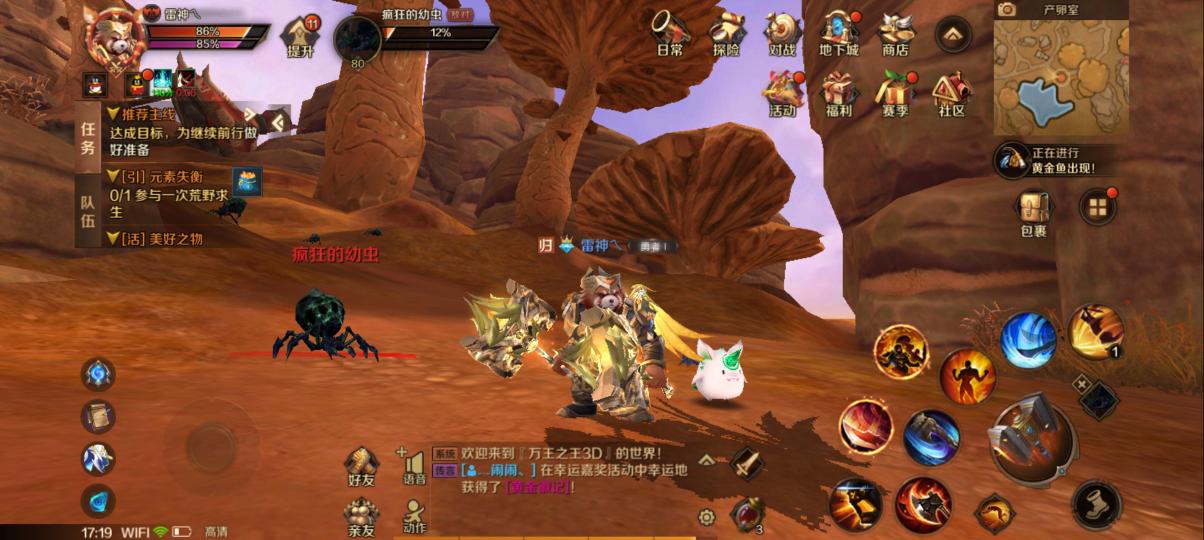Tap the 语音 voice chat button

(414, 467)
